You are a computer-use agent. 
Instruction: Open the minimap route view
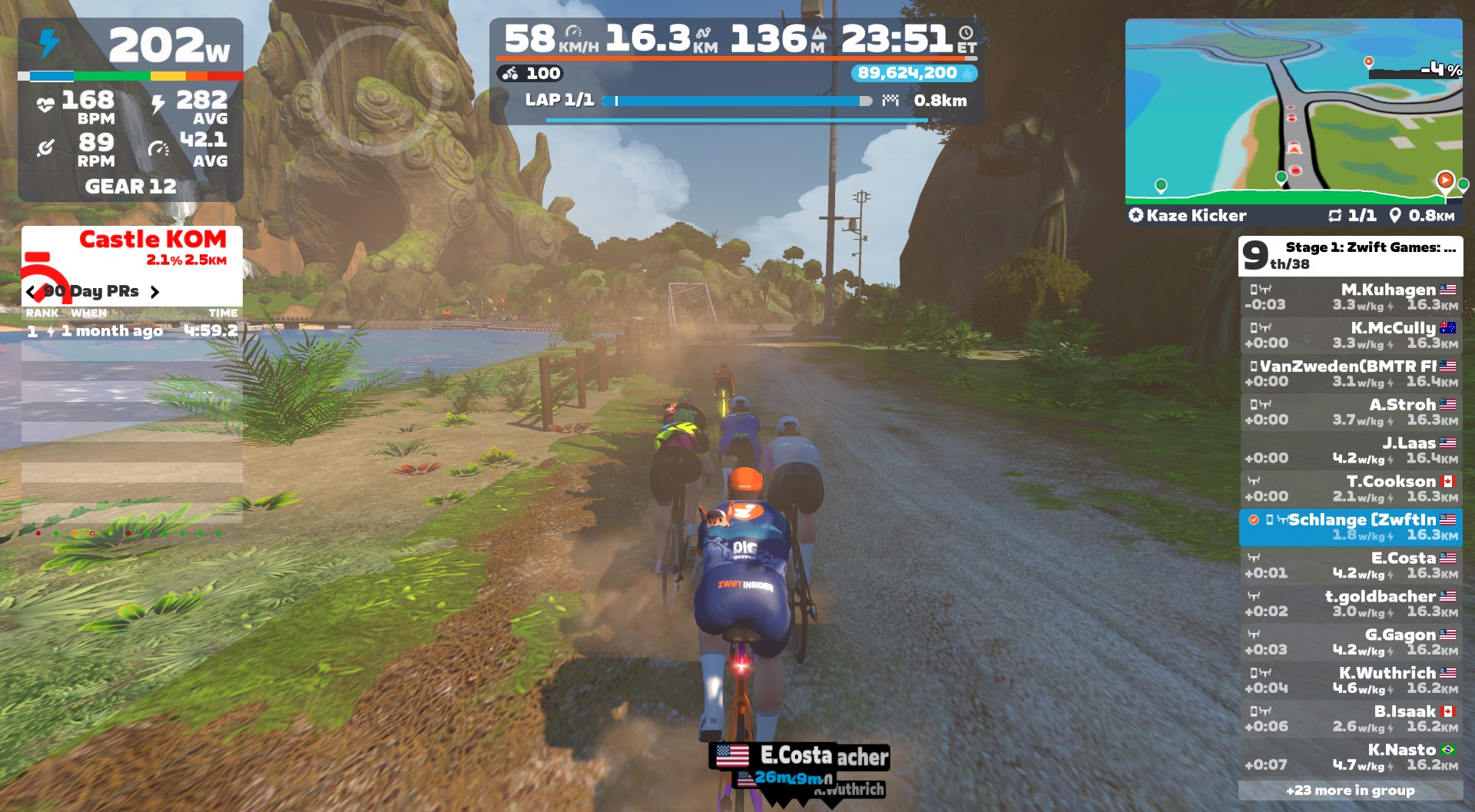[1293, 111]
